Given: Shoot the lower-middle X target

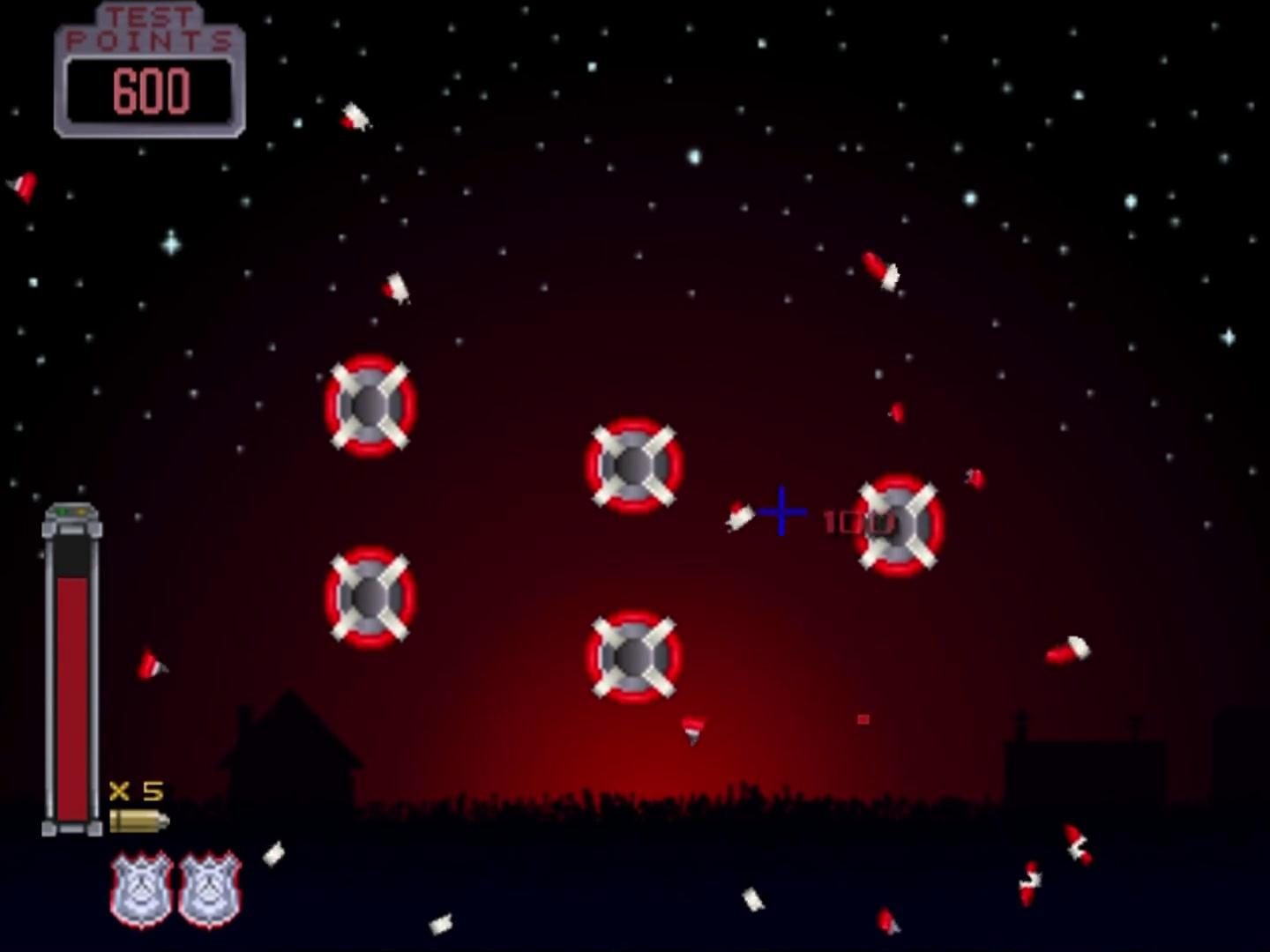Looking at the screenshot, I should (x=631, y=657).
